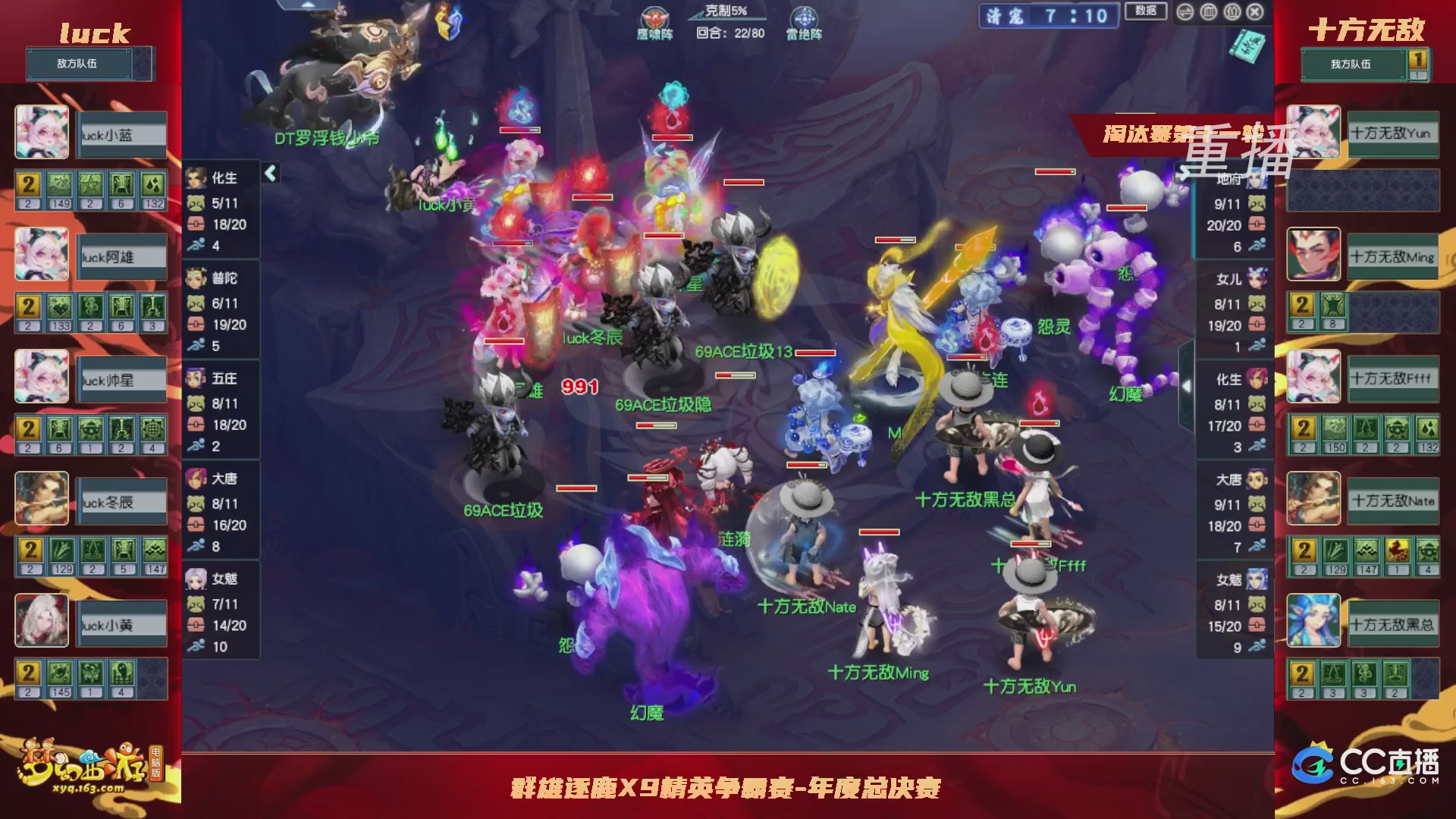Click the luck小黄 avatar thumbnail

[x=42, y=621]
